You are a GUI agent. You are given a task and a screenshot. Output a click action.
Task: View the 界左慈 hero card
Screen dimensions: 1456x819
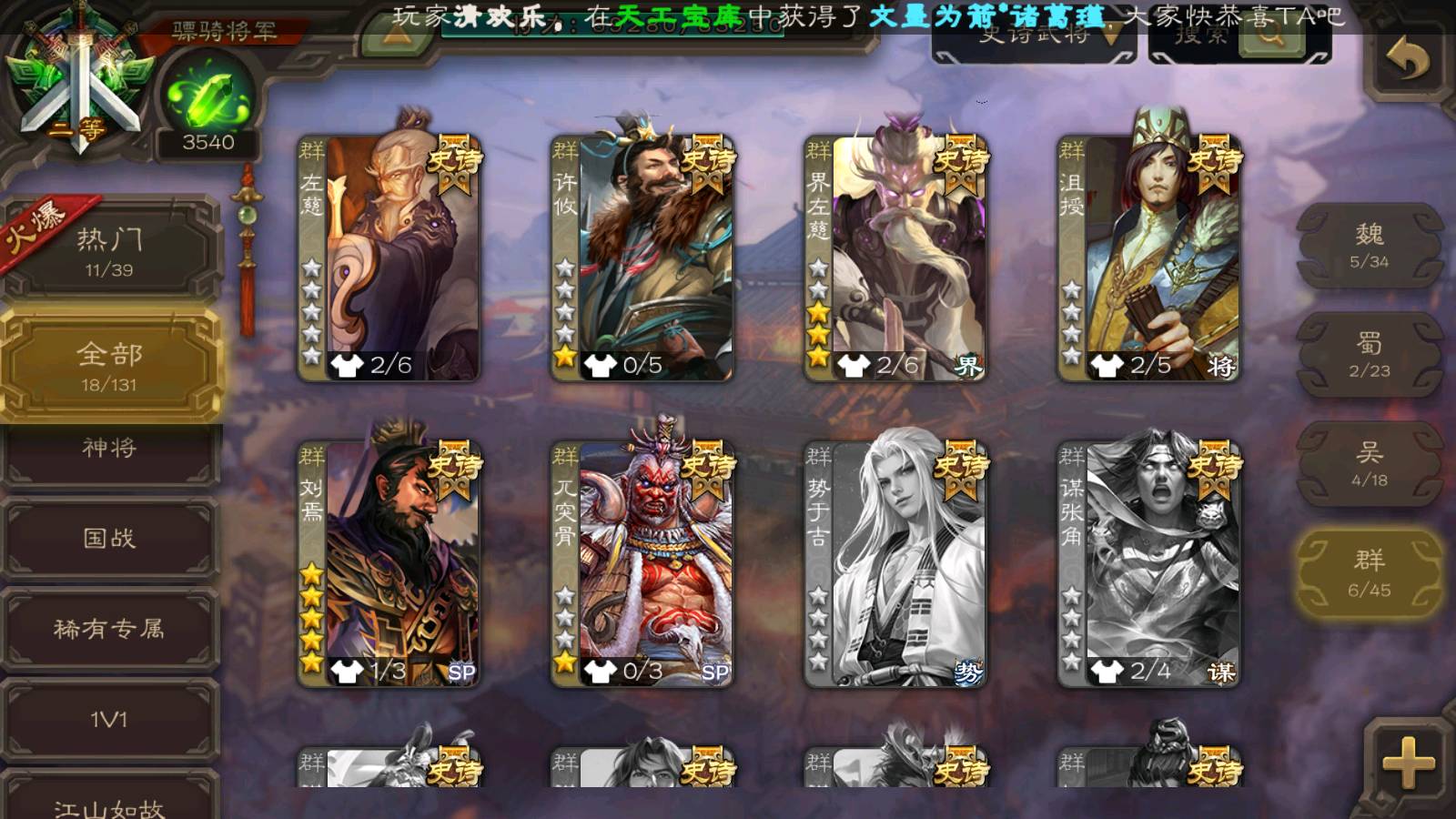point(895,257)
